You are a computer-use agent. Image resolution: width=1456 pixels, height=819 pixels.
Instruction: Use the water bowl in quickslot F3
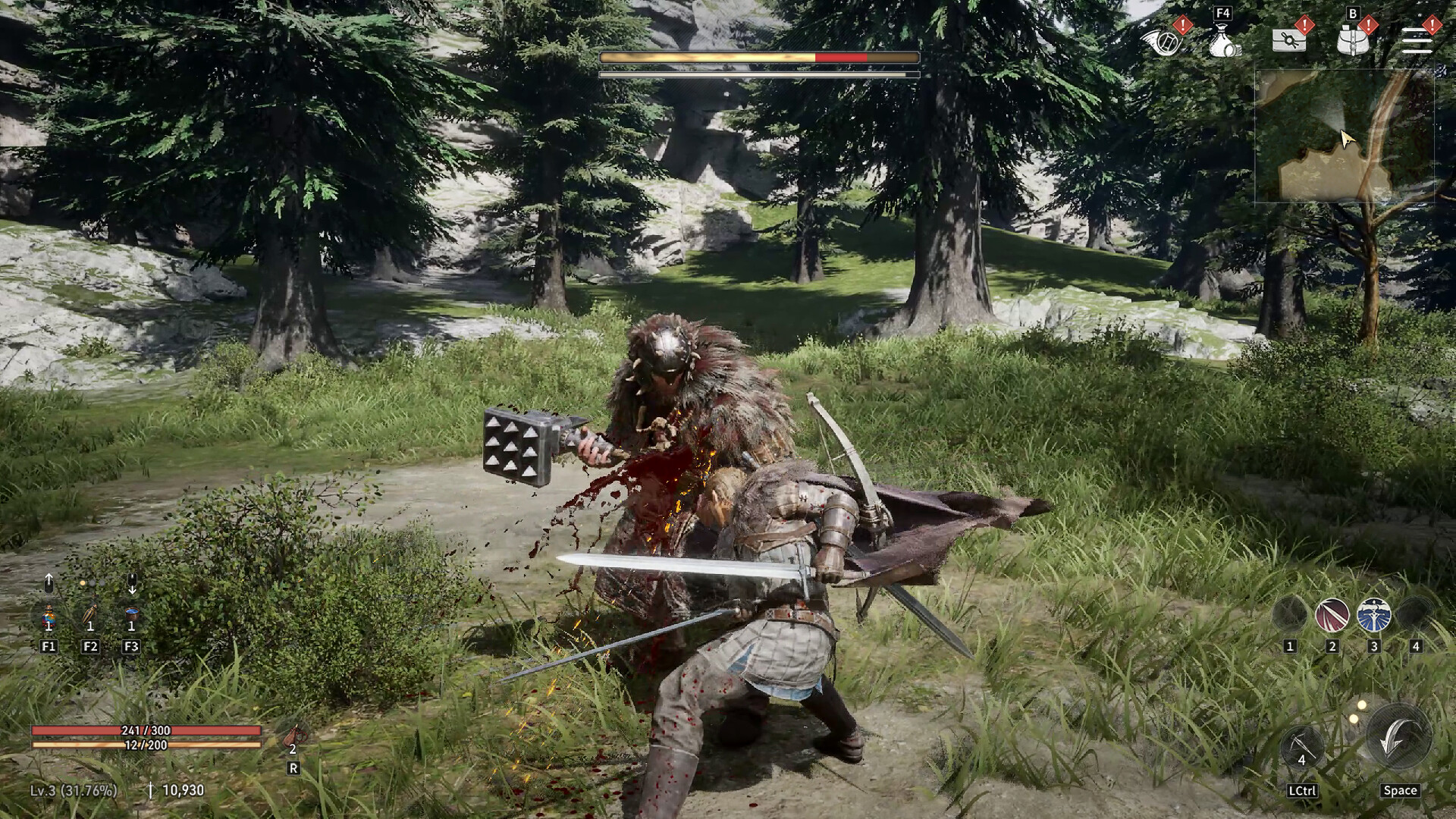pos(131,613)
